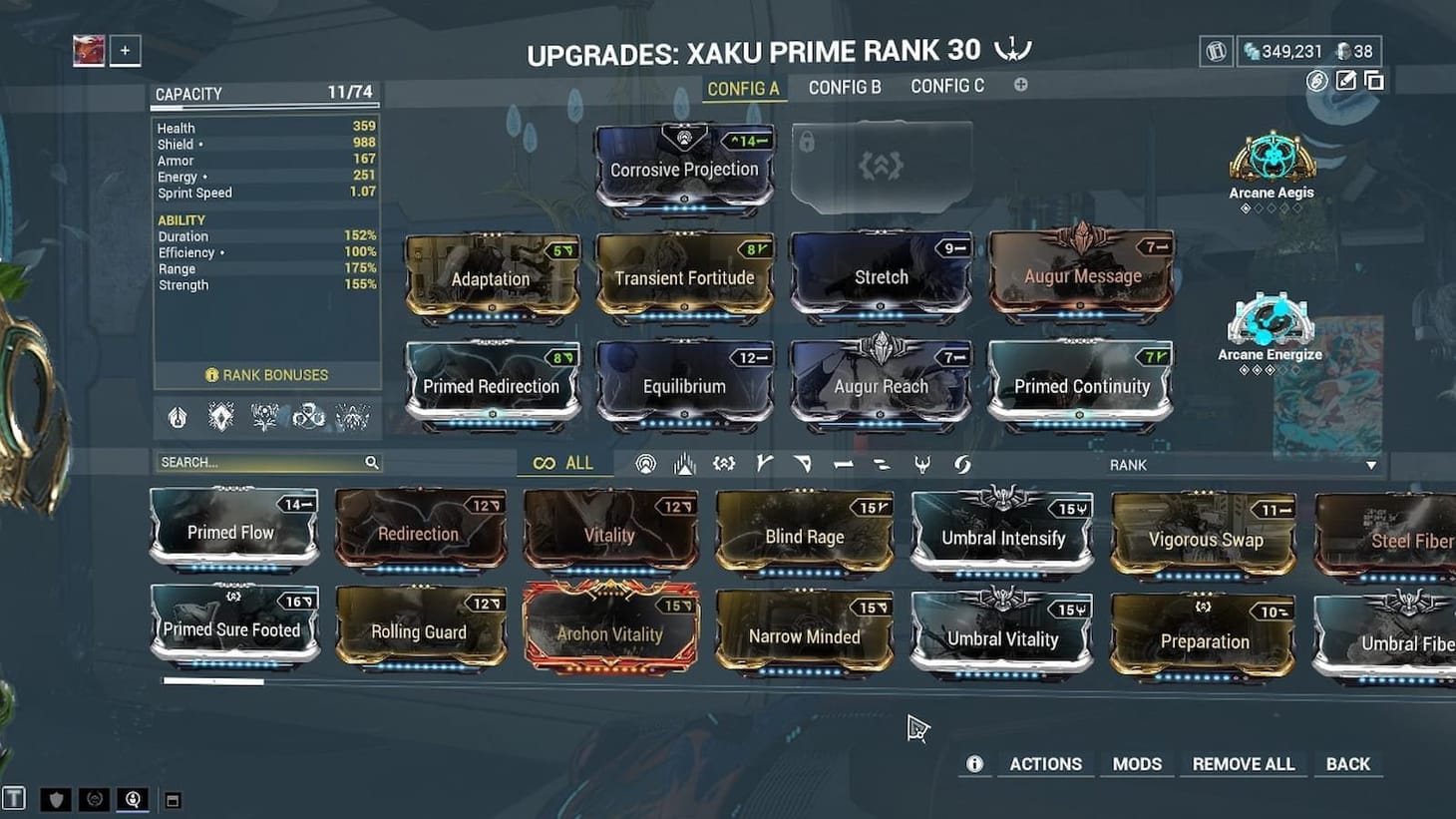Click the RANK BONUSES button
The width and height of the screenshot is (1456, 819).
(265, 375)
